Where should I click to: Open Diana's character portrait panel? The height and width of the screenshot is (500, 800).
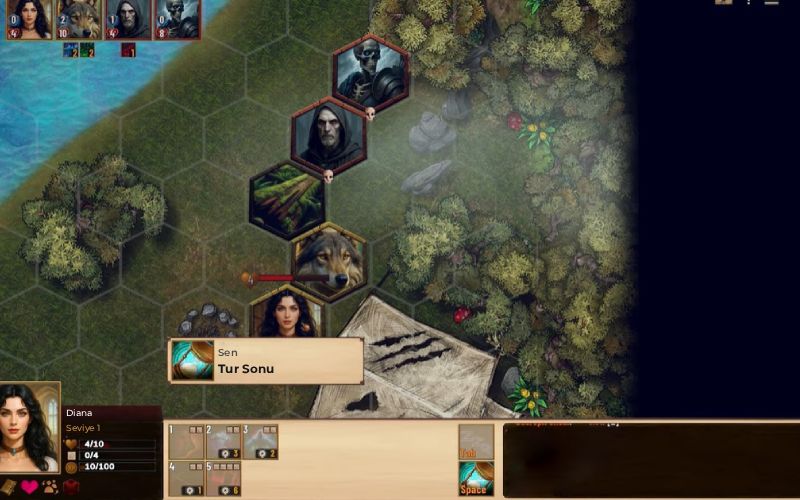tap(29, 427)
